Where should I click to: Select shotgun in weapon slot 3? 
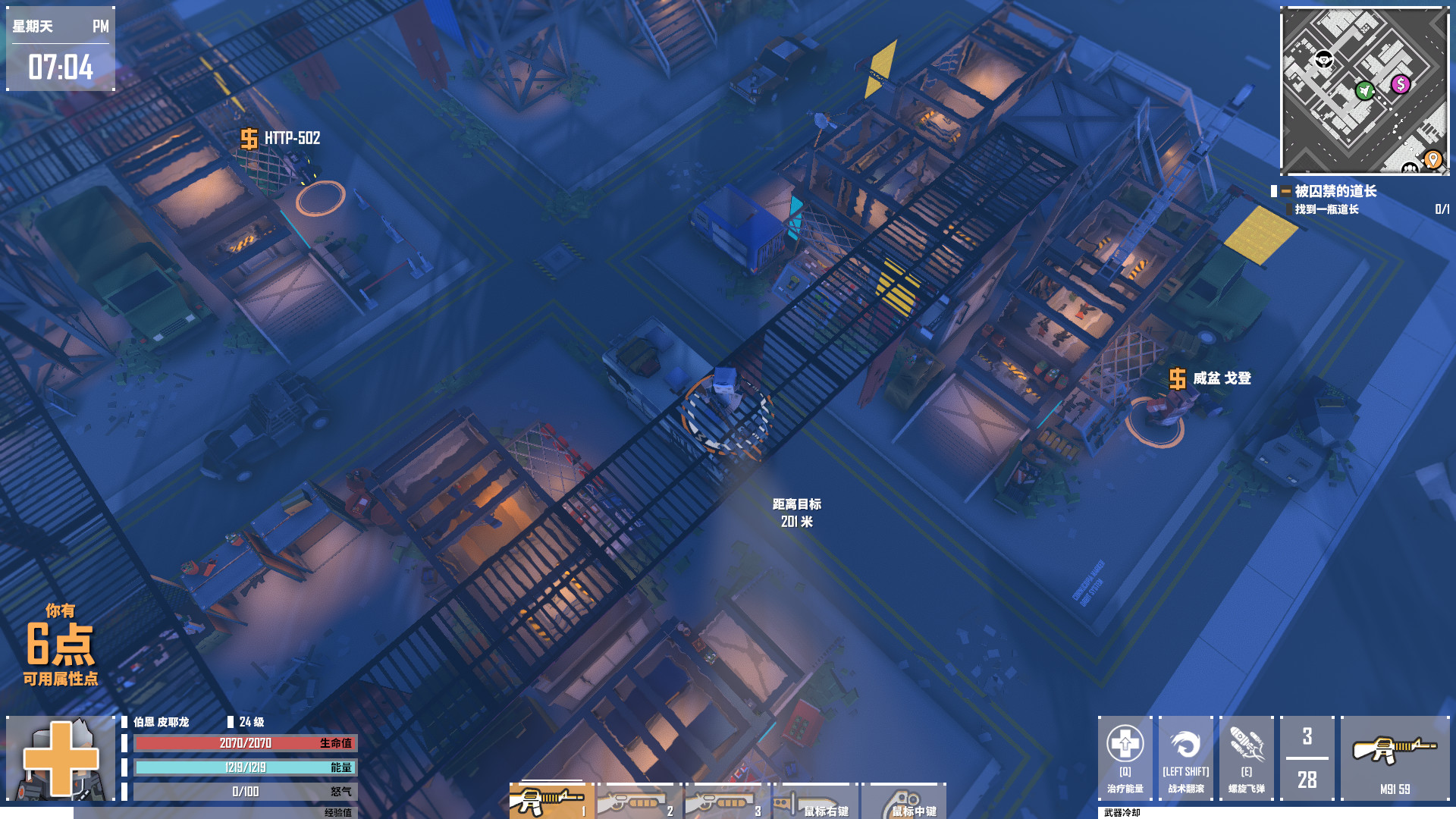coord(724,799)
